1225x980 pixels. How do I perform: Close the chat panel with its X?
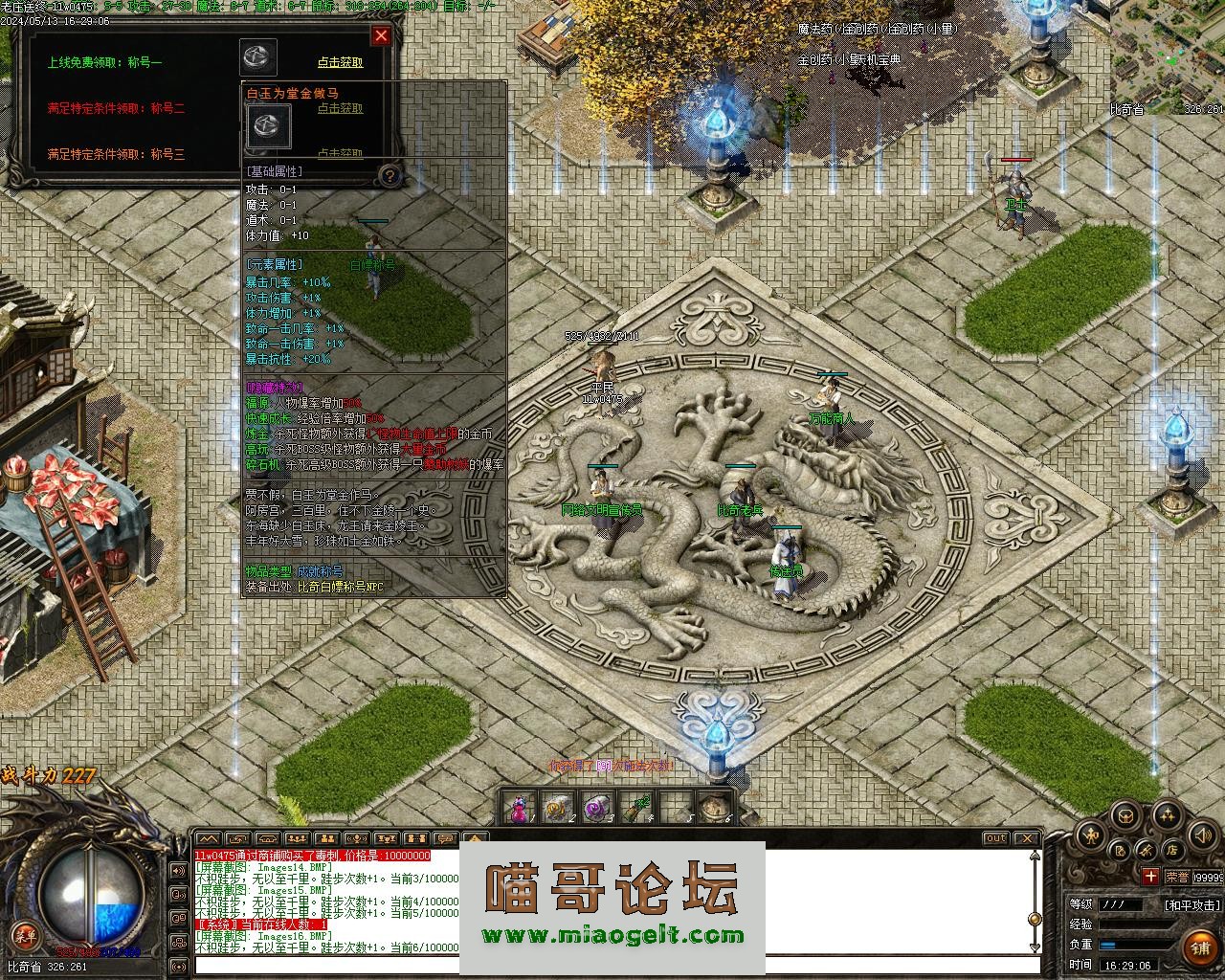click(1026, 838)
